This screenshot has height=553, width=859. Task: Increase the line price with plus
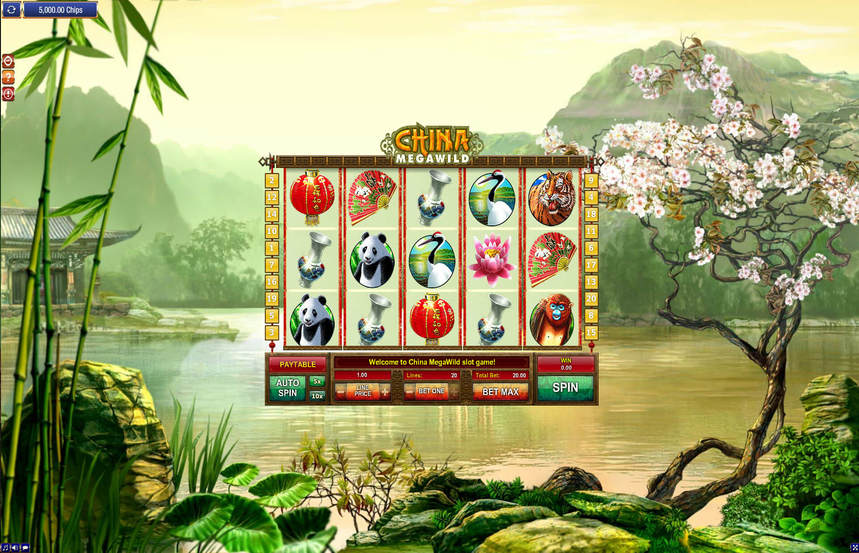(x=384, y=392)
